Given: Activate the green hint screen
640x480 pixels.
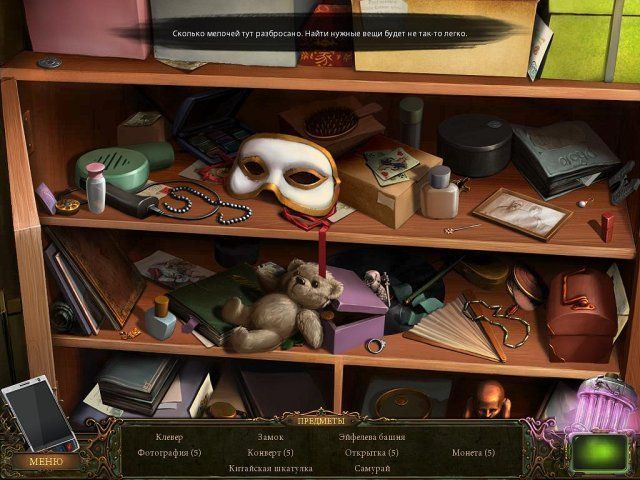Looking at the screenshot, I should click(x=599, y=451).
